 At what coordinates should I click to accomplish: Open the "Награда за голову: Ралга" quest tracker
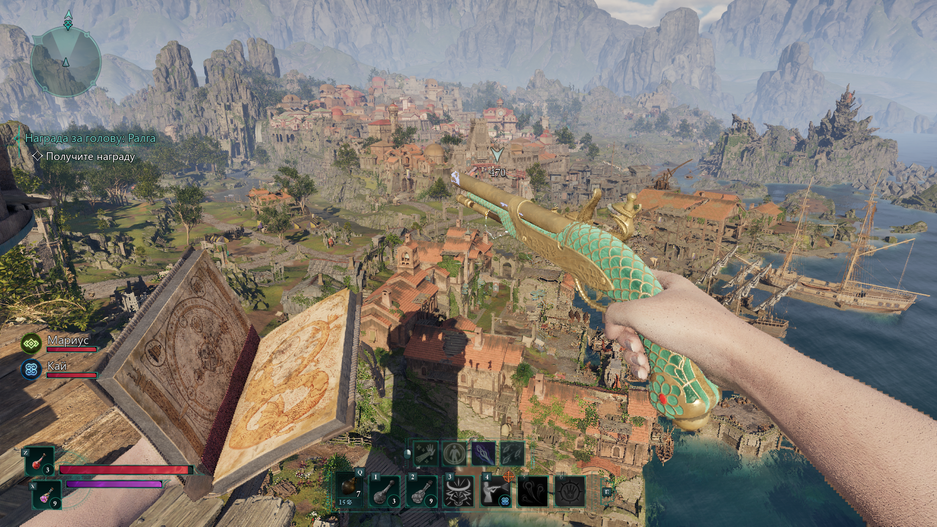tap(90, 138)
